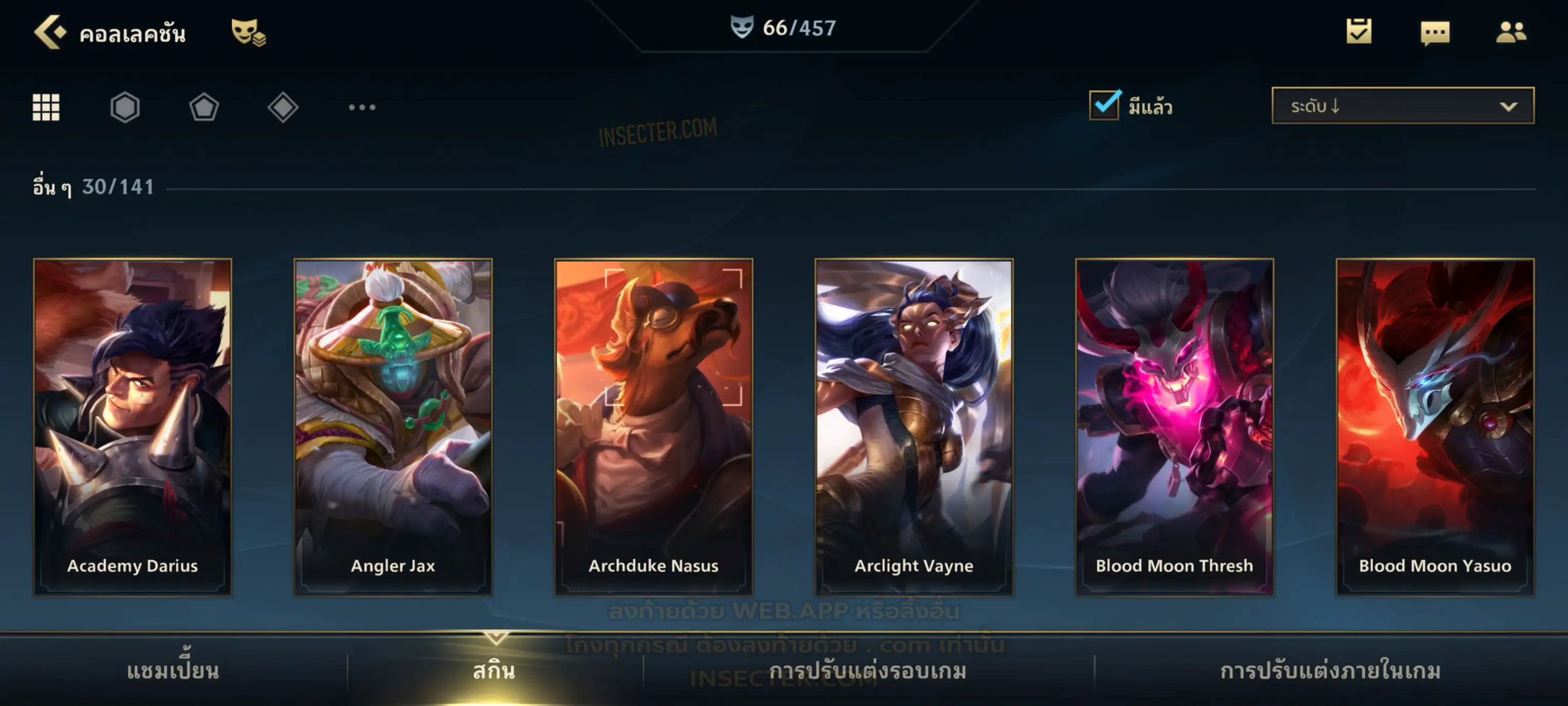Select the Academy Darius skin card
The image size is (1568, 706).
[133, 426]
